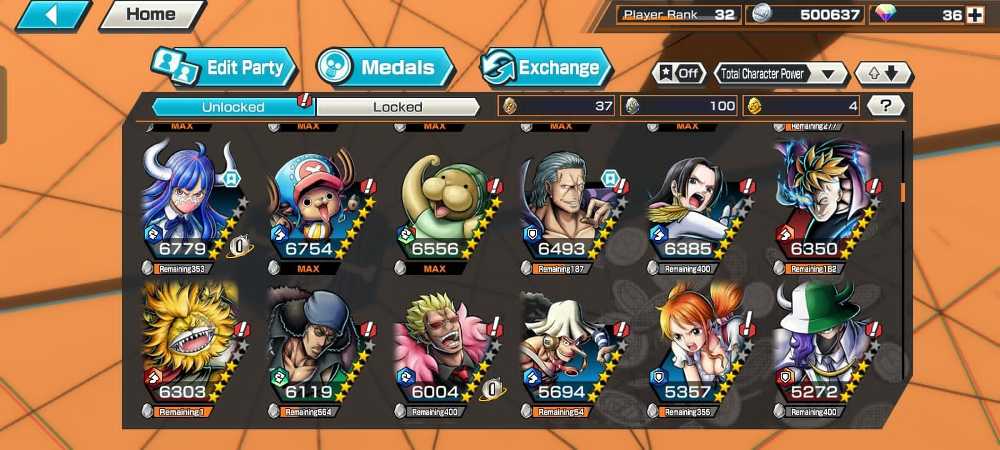Add more rainbow diamonds with plus button
The image size is (1000, 450).
pos(975,14)
